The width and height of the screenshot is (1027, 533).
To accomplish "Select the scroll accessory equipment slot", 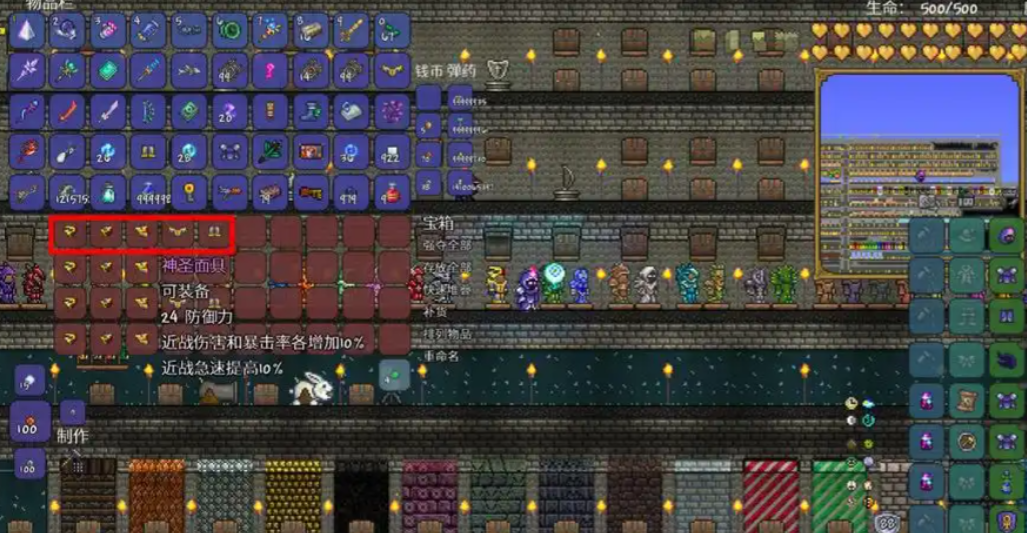I will [968, 399].
